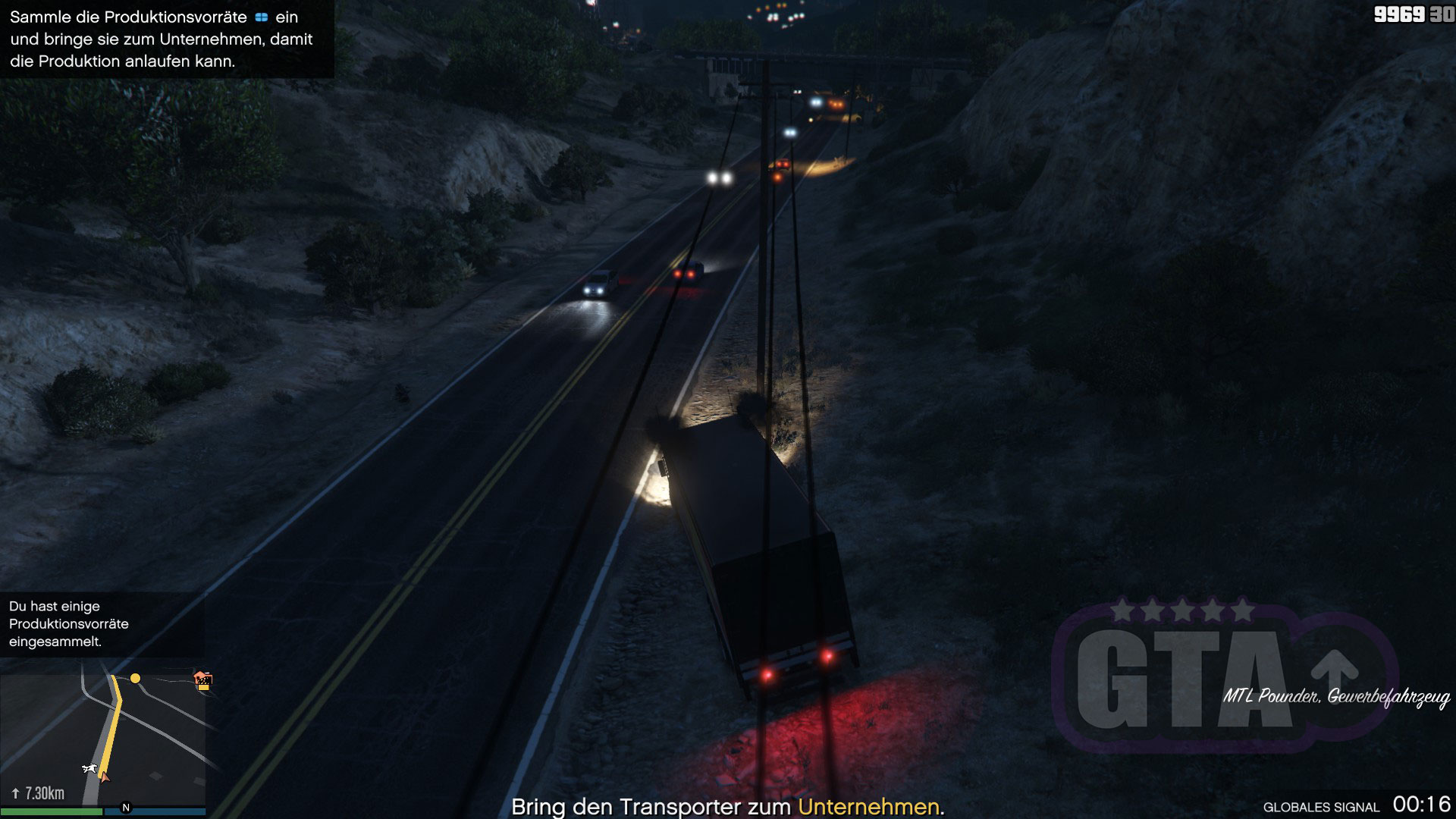Select the north N compass marker
This screenshot has height=819, width=1456.
(x=126, y=808)
